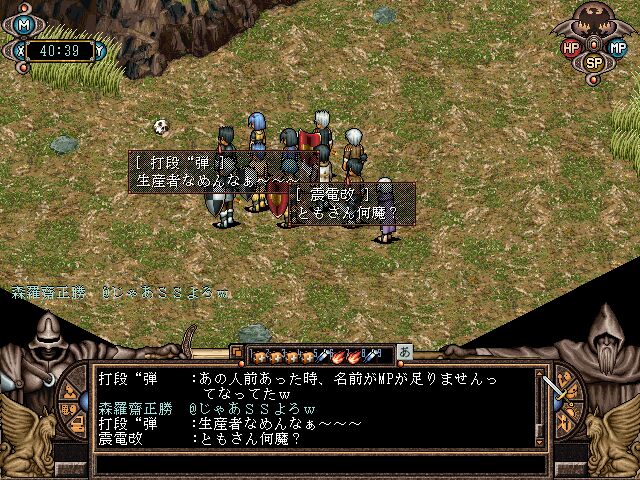Screen dimensions: 640x480
Task: Click the eagle emblem icon
Action: coord(594,20)
